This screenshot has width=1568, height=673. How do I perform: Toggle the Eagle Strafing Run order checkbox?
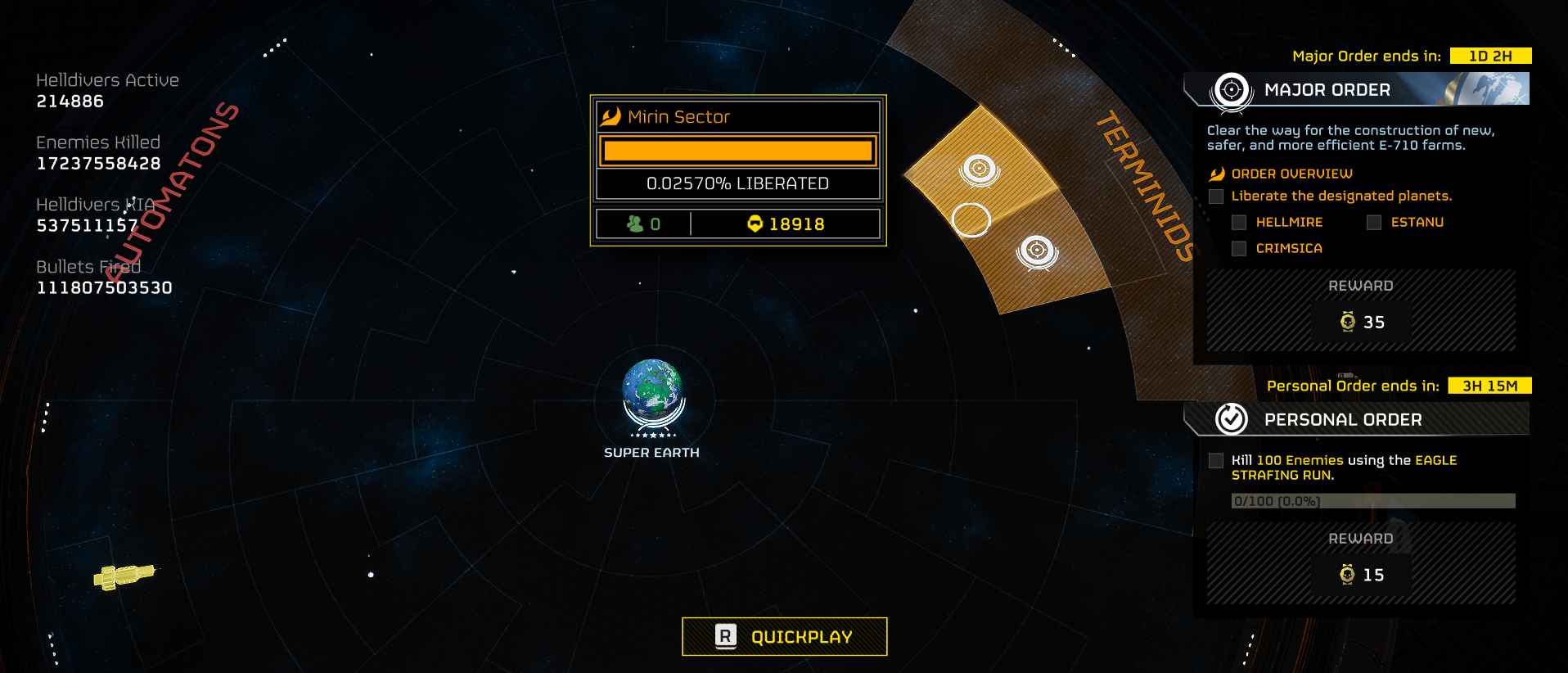[x=1216, y=461]
